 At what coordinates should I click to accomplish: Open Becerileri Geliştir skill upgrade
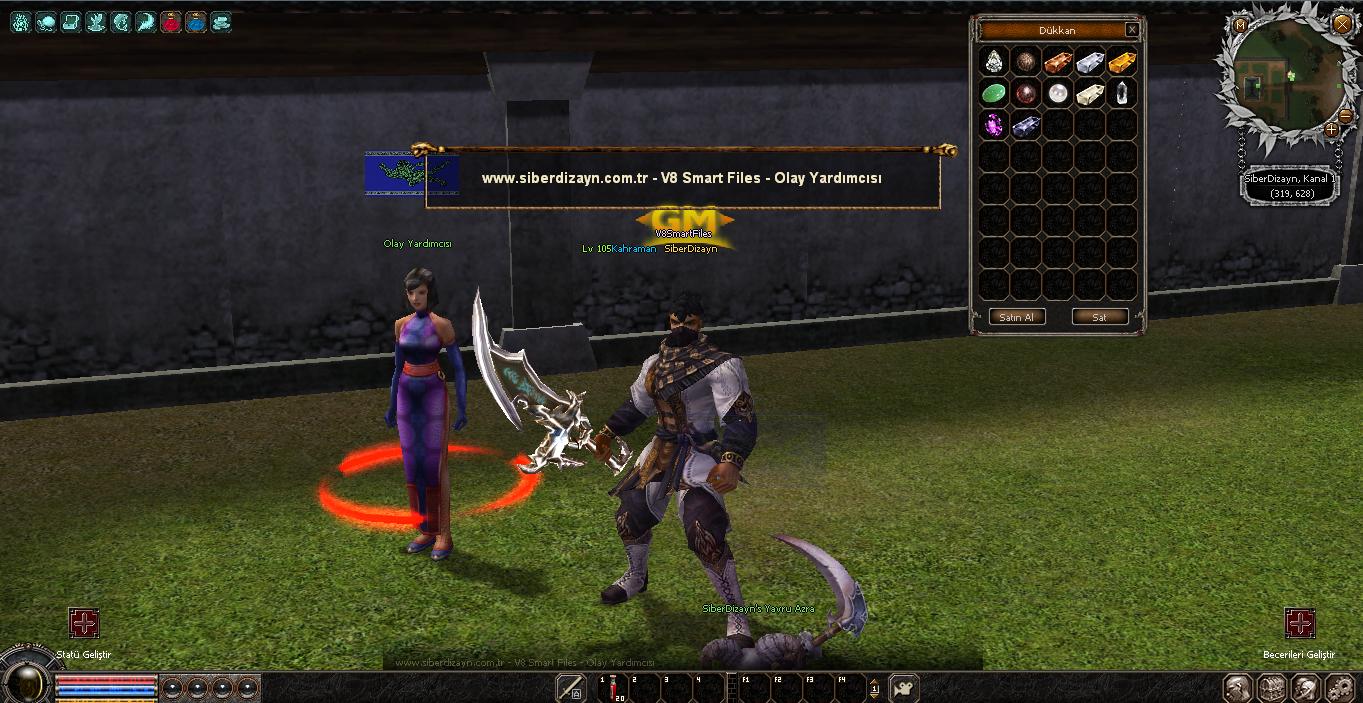pyautogui.click(x=1299, y=624)
